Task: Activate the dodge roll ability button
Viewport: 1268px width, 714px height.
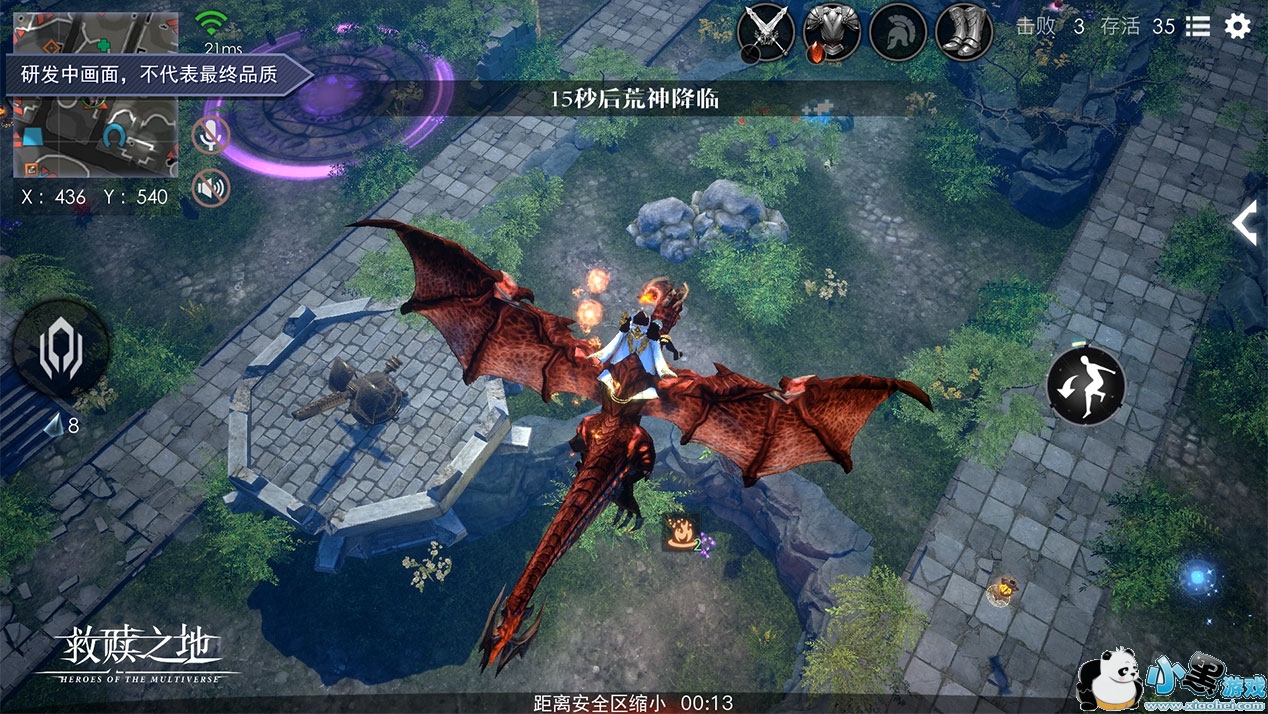Action: (x=1086, y=385)
